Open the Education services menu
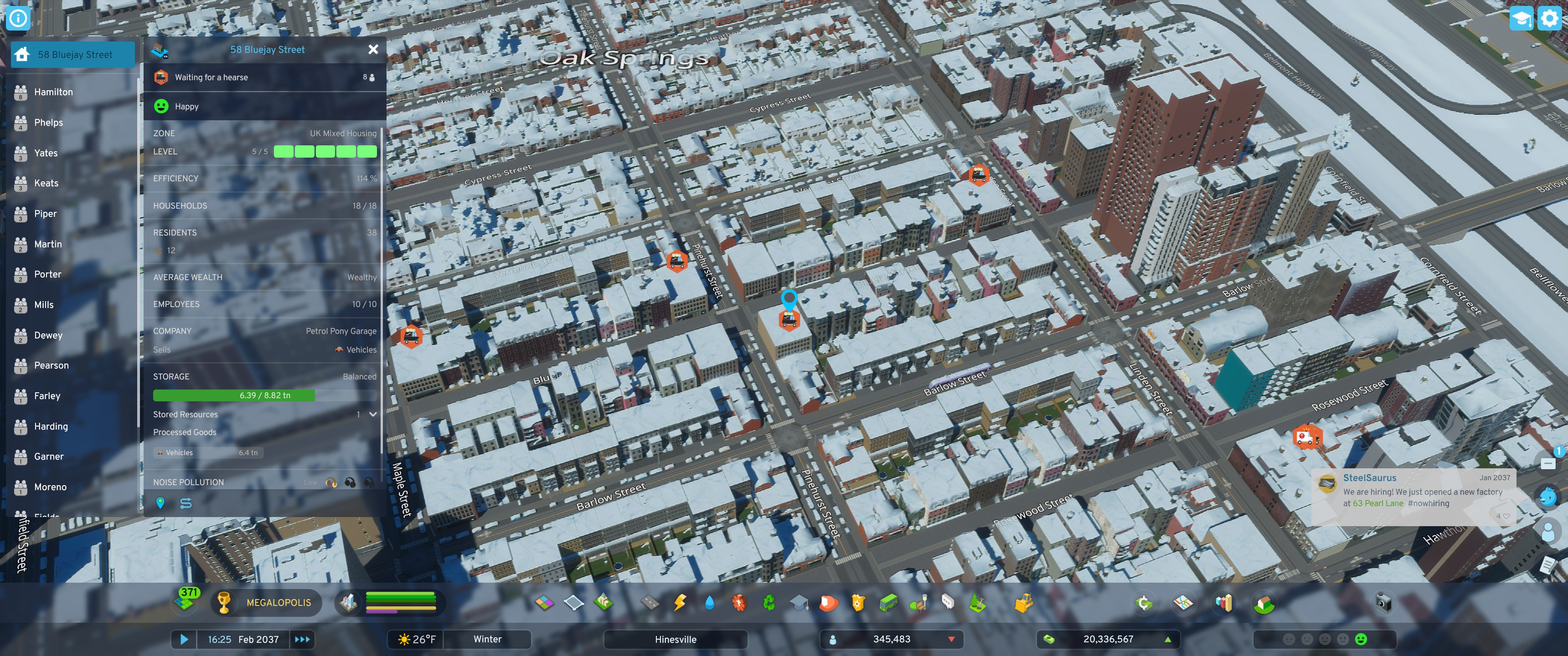Image resolution: width=1568 pixels, height=656 pixels. pyautogui.click(x=799, y=602)
